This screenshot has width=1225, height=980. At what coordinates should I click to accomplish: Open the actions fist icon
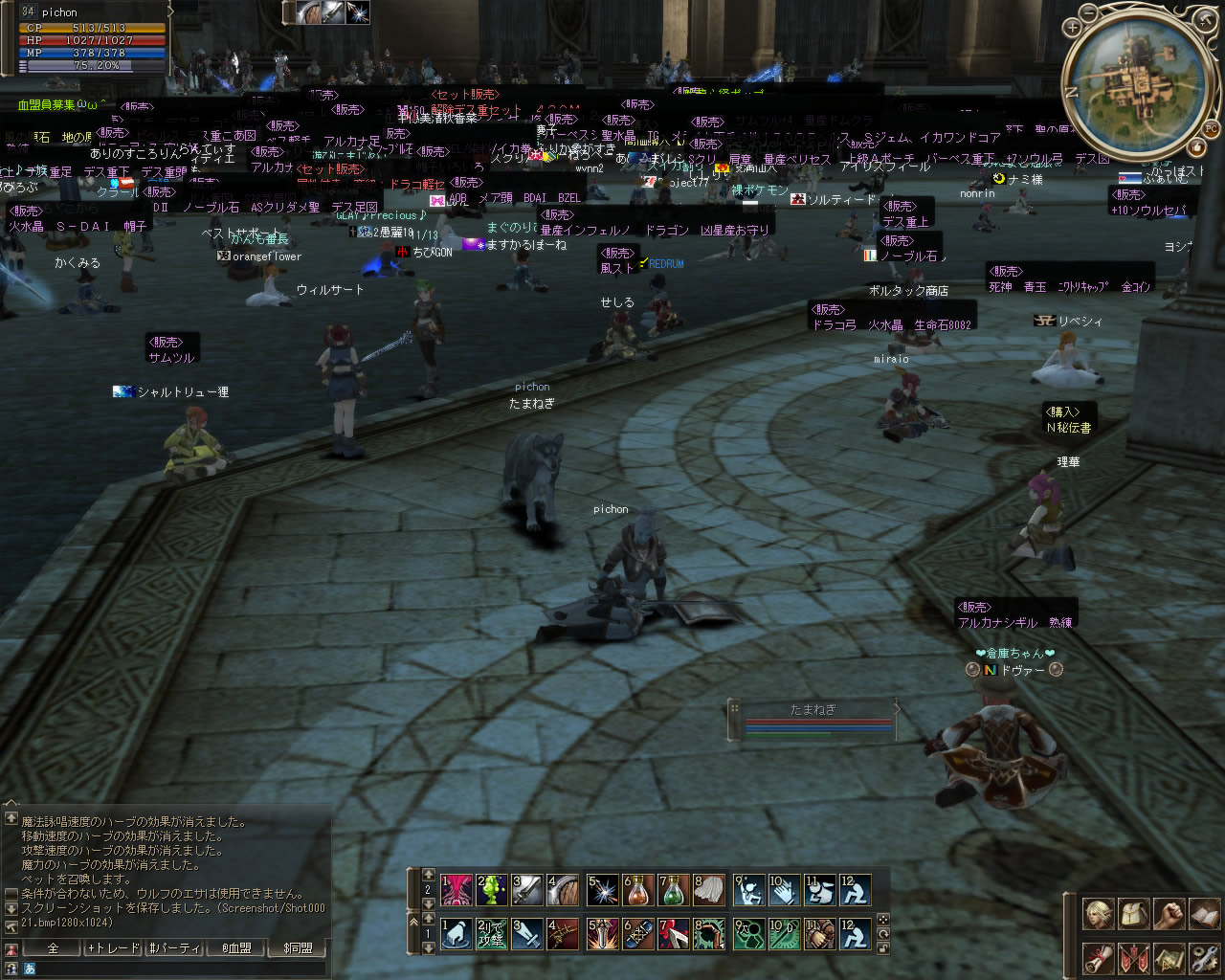click(x=1169, y=914)
